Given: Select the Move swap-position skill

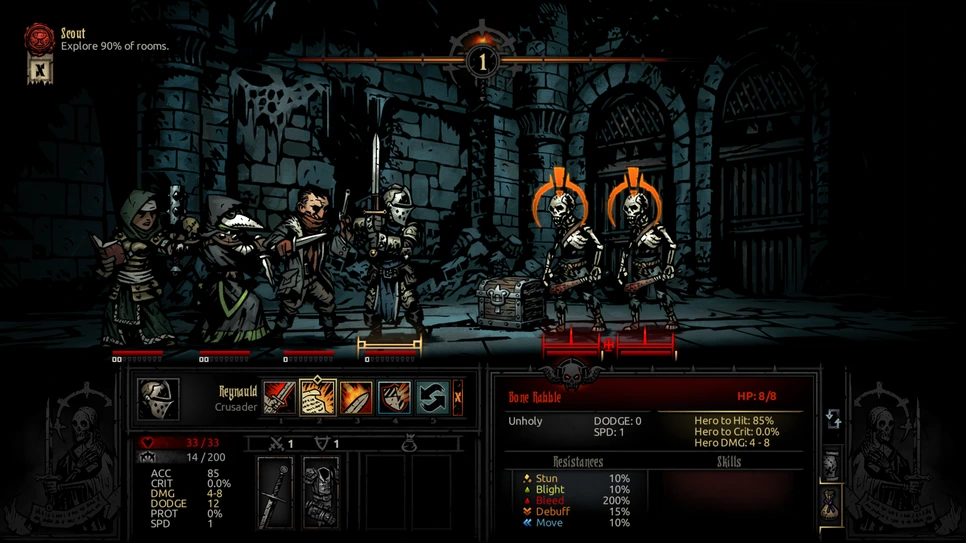Looking at the screenshot, I should tap(432, 398).
